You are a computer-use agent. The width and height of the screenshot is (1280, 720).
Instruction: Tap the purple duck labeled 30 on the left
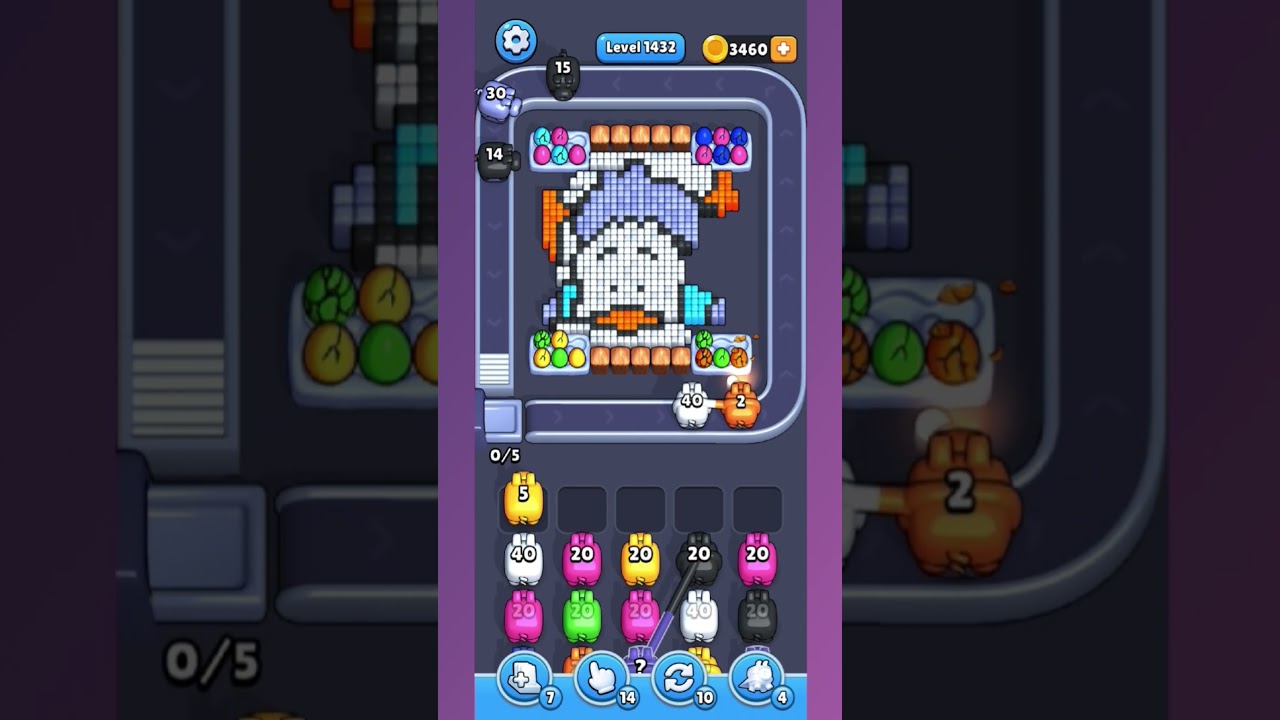coord(499,97)
